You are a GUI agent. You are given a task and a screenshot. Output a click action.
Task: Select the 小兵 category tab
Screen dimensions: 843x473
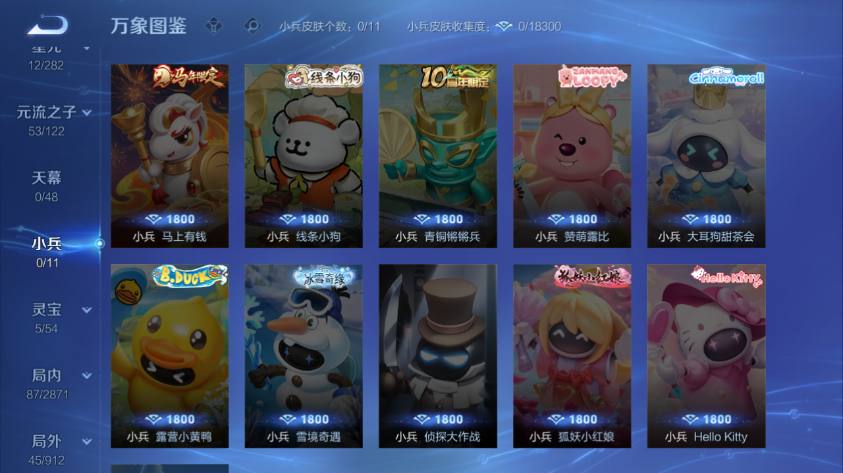tap(47, 244)
